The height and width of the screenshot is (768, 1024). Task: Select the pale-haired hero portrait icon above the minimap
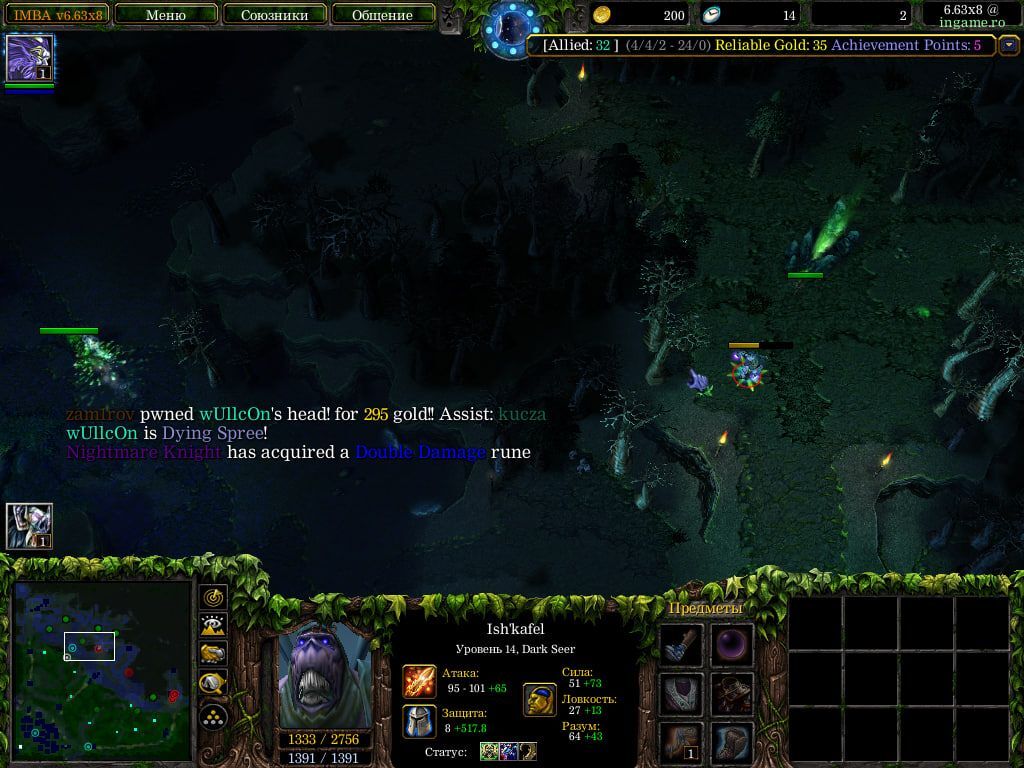(29, 526)
